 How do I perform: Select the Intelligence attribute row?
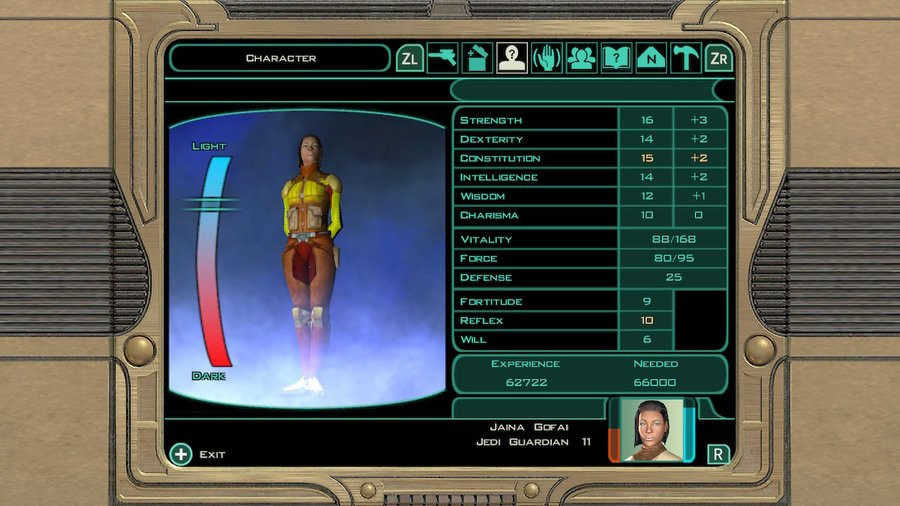[x=536, y=177]
